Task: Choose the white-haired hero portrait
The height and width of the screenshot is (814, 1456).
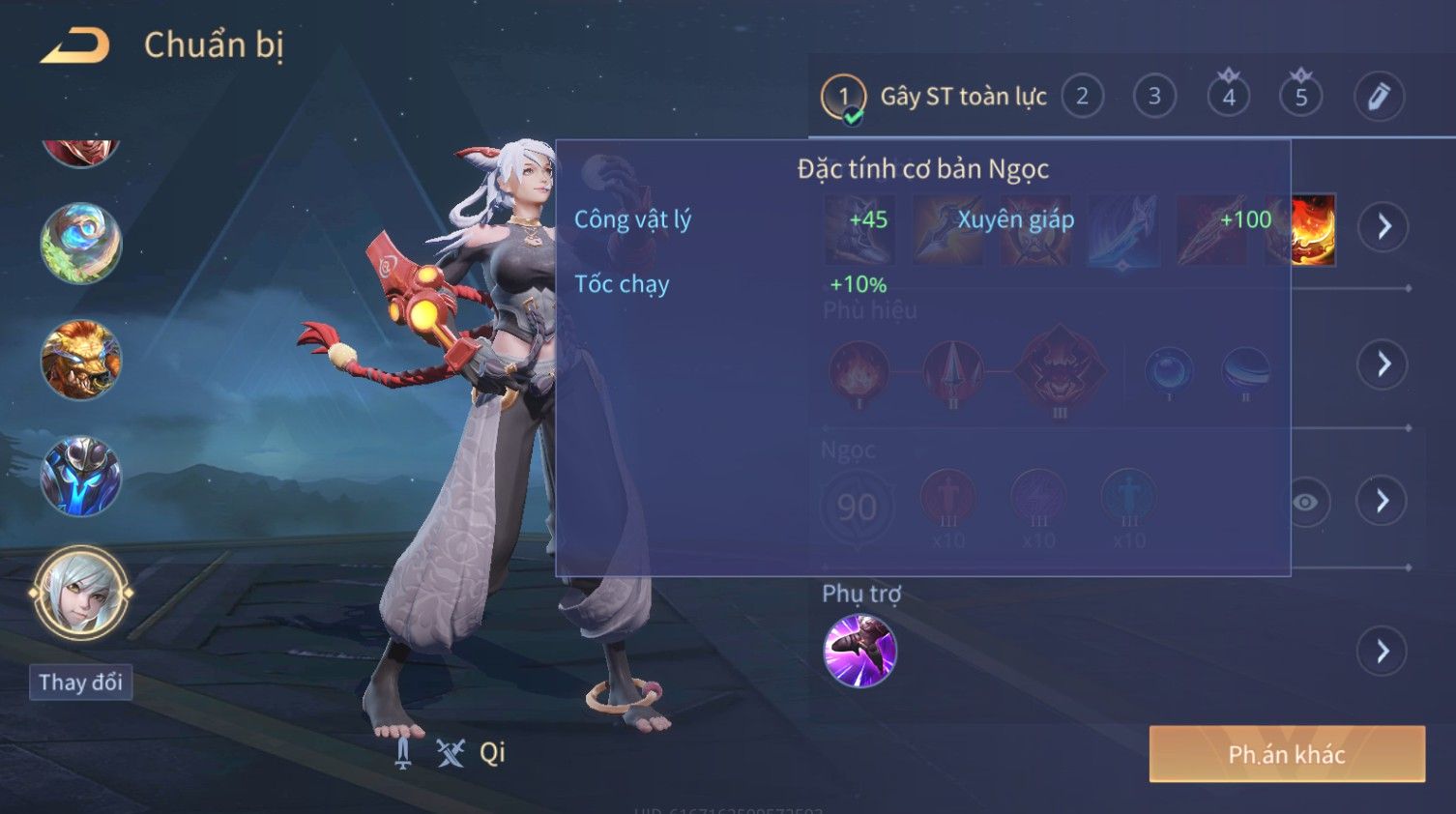Action: (x=80, y=593)
